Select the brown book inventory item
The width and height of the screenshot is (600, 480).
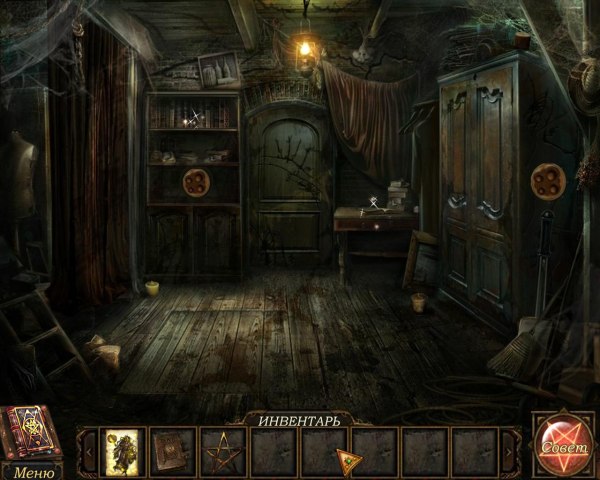tap(174, 450)
